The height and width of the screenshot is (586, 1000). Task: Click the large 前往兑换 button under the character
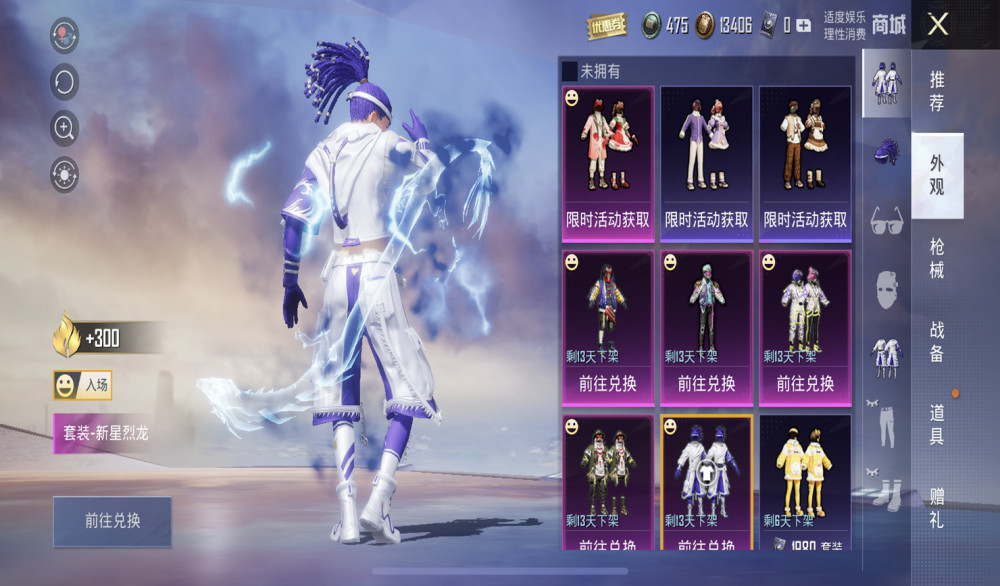tap(112, 521)
